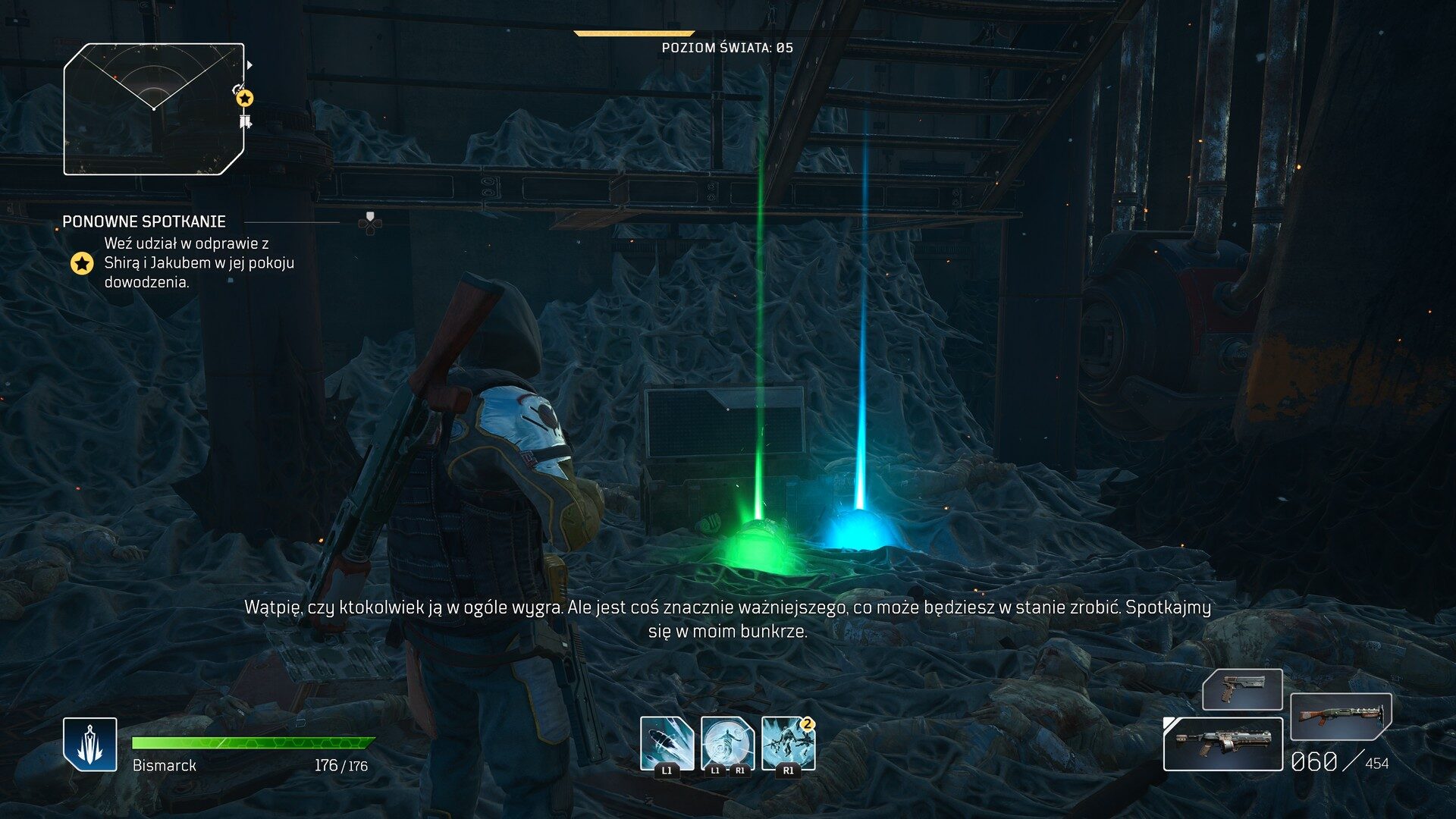Click the world tier progress bar
The width and height of the screenshot is (1456, 819).
(634, 33)
